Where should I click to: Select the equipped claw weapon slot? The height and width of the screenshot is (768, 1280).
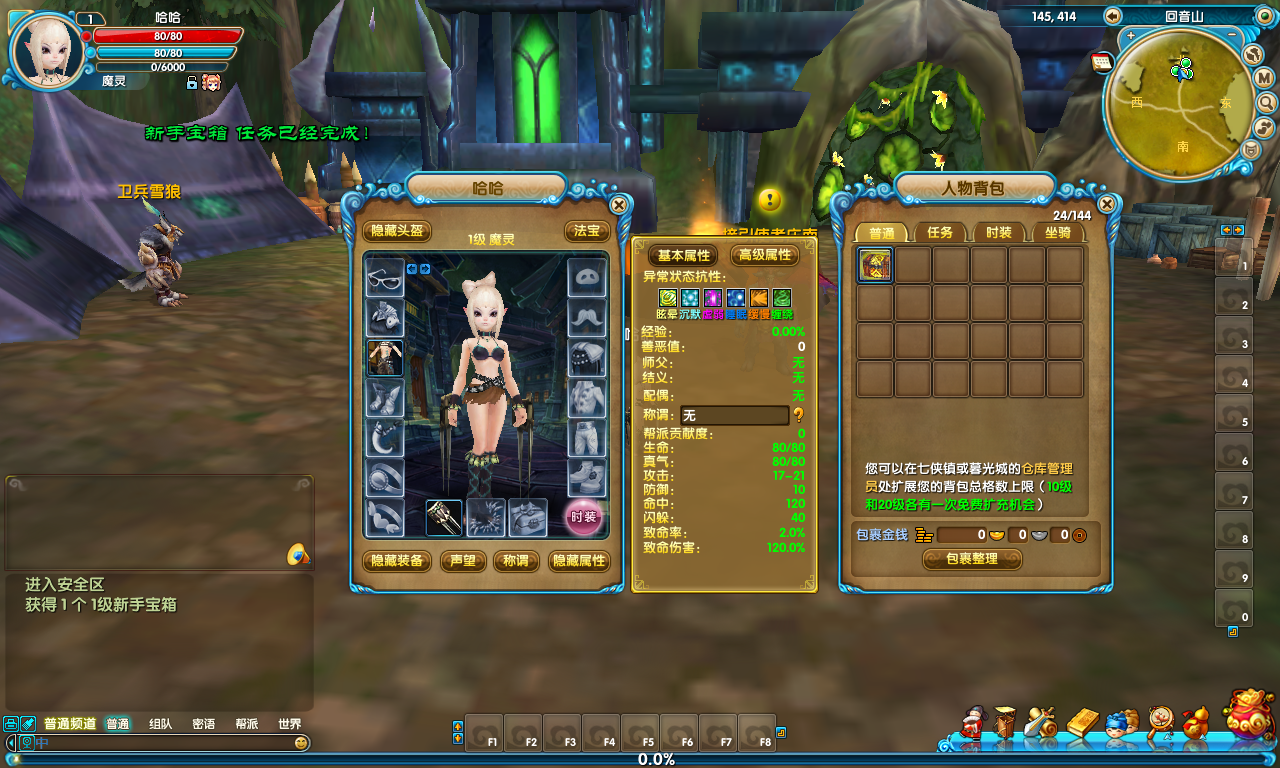[x=444, y=517]
